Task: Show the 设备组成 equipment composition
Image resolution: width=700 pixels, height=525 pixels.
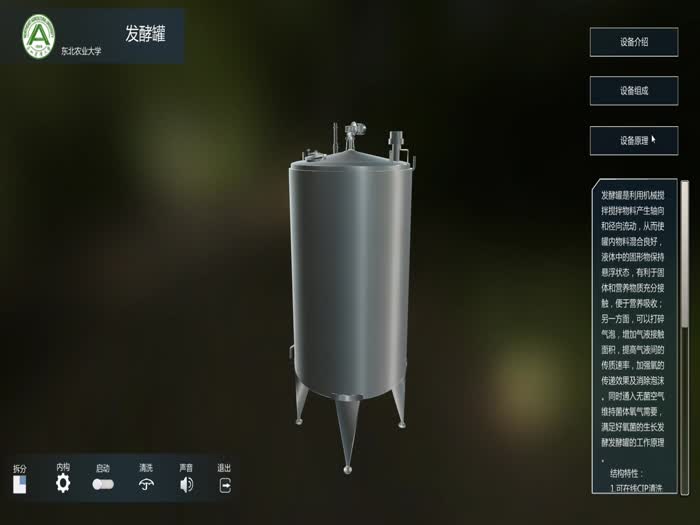Action: coord(633,90)
